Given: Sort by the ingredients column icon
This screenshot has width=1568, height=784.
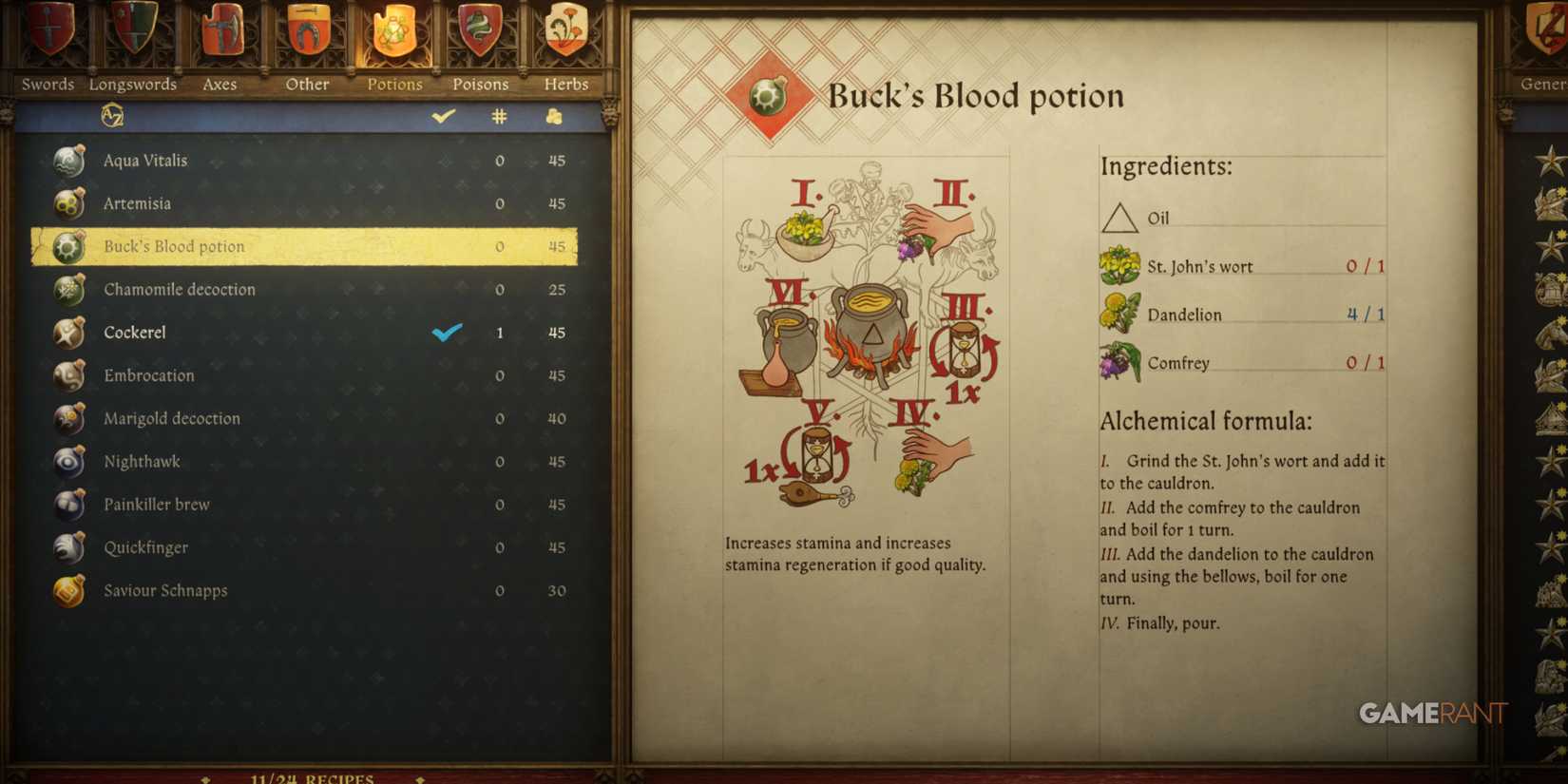Looking at the screenshot, I should pos(555,116).
